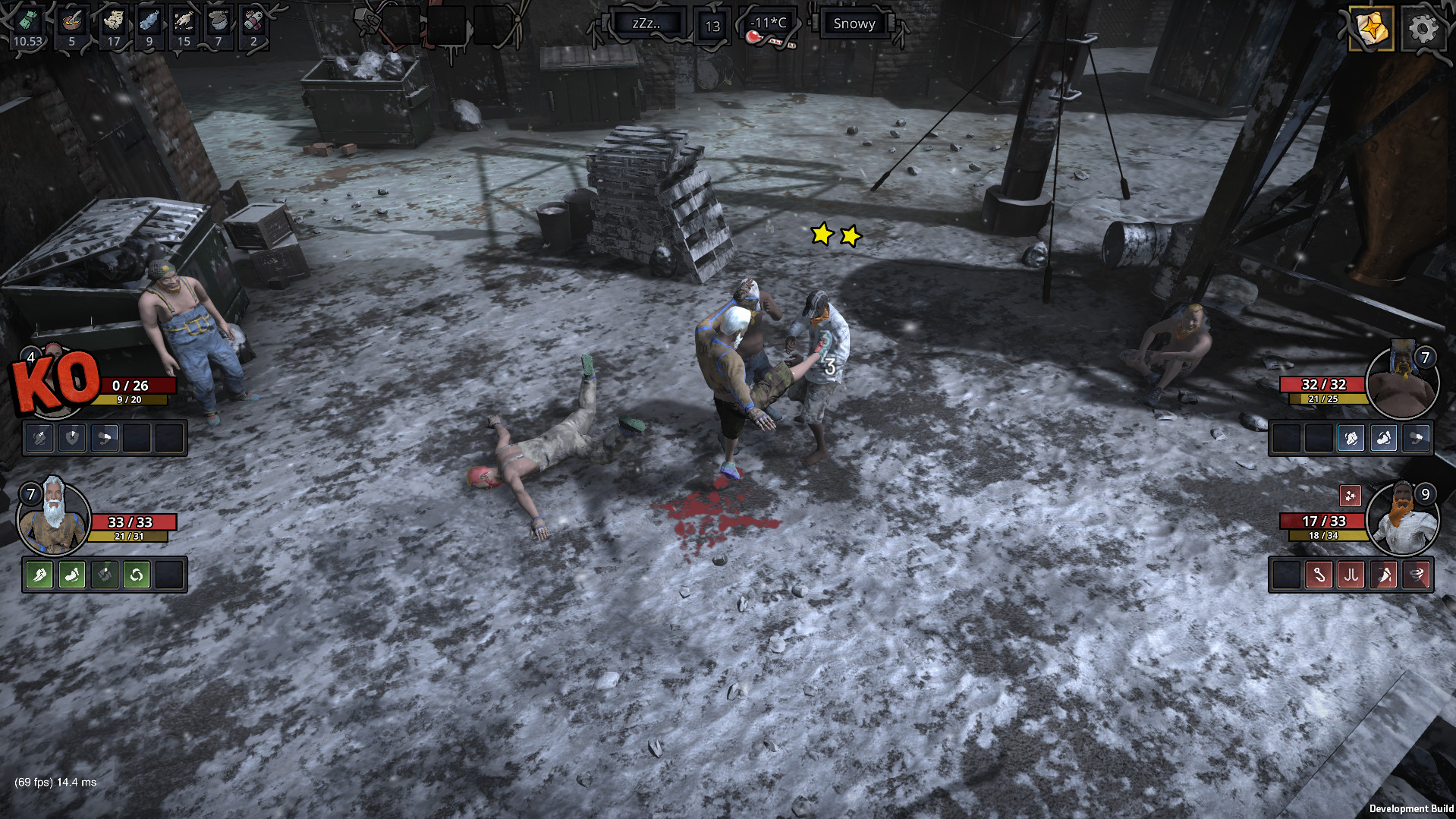1456x819 pixels.
Task: Select the orange-bearded fighter portrait
Action: click(1403, 520)
